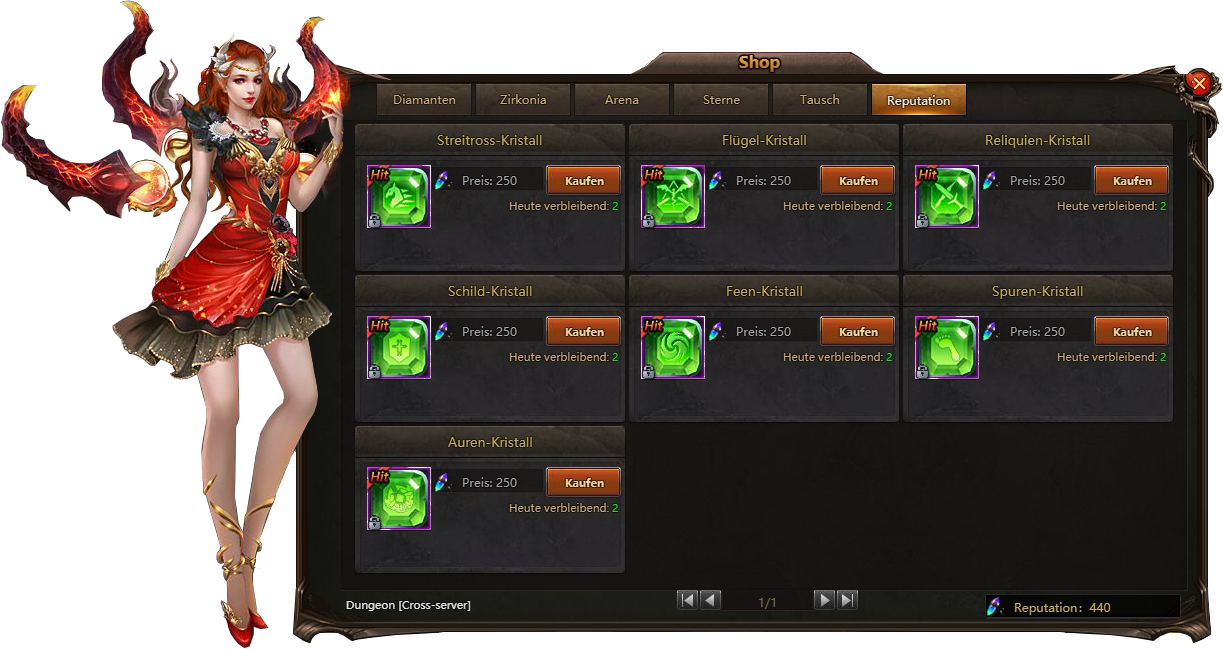
Task: Select the Streitross-Kristall item icon
Action: [x=399, y=196]
